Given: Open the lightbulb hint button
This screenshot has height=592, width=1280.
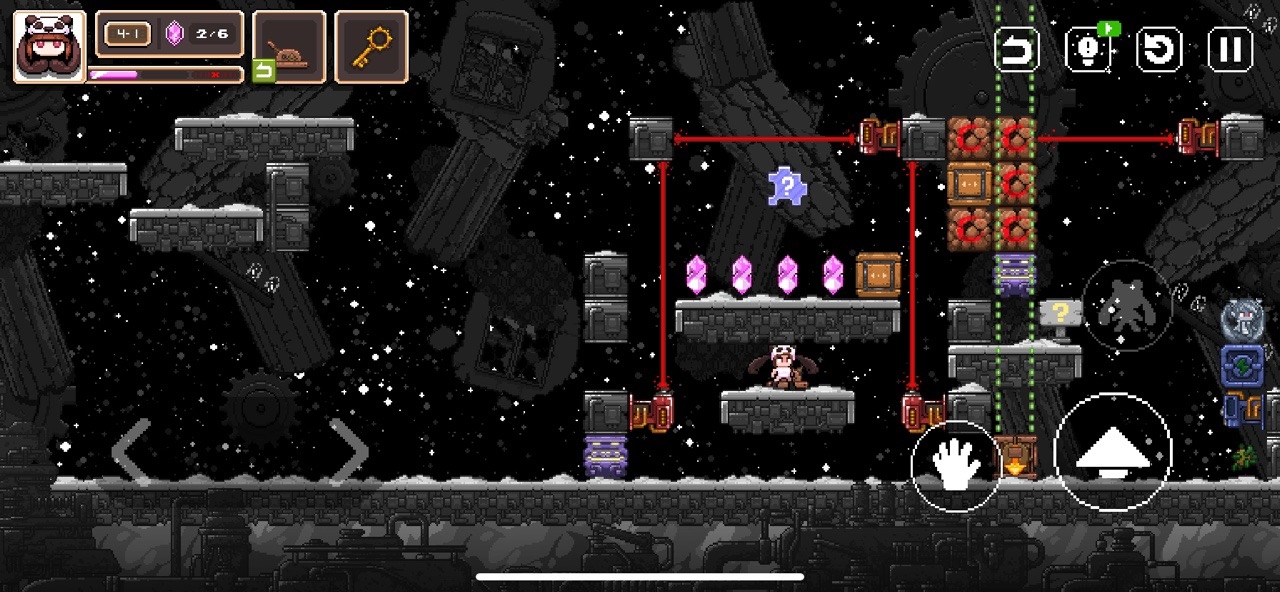Looking at the screenshot, I should coord(1088,49).
